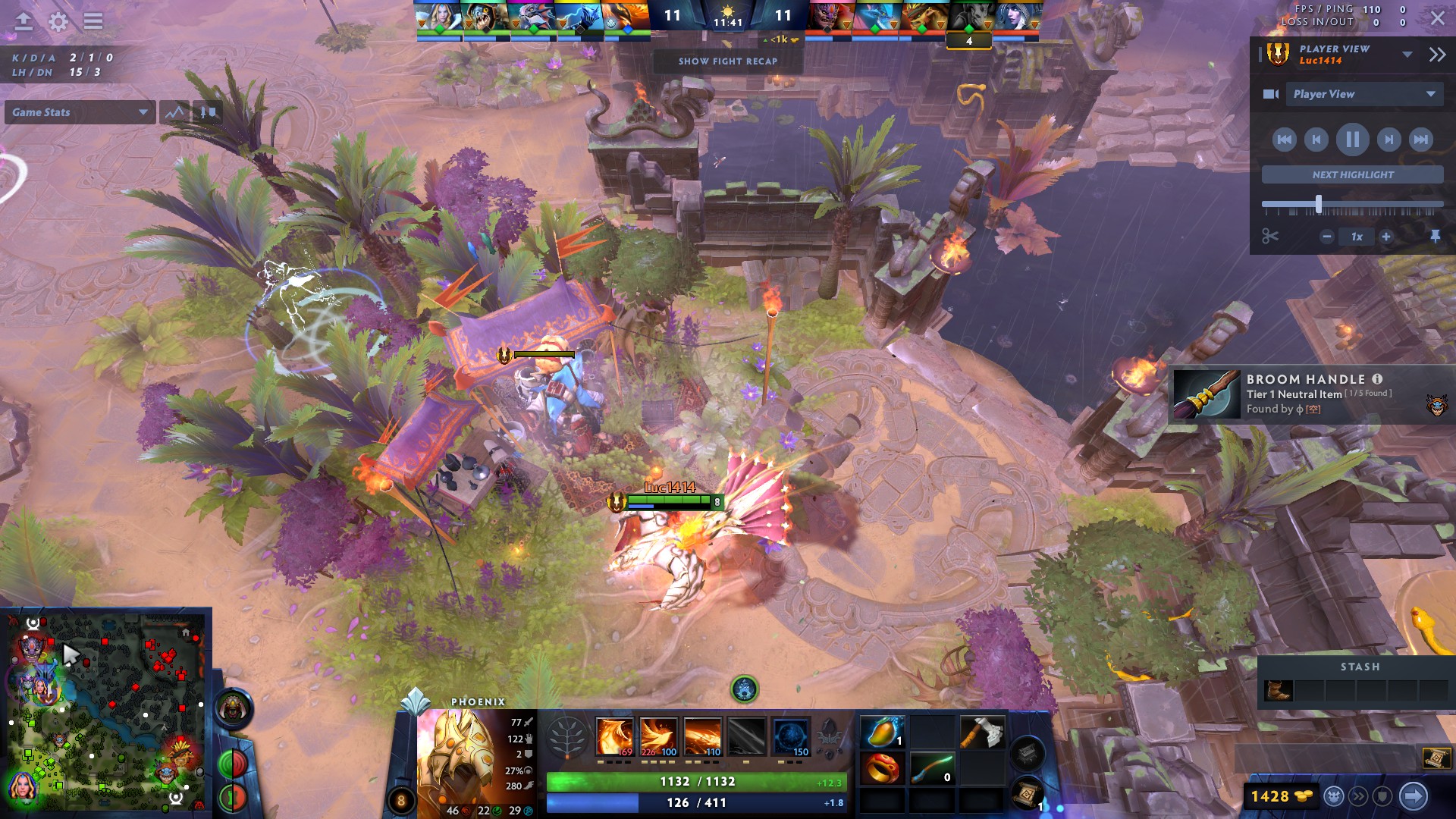The width and height of the screenshot is (1456, 819).
Task: Open the Game Stats dropdown
Action: click(80, 112)
